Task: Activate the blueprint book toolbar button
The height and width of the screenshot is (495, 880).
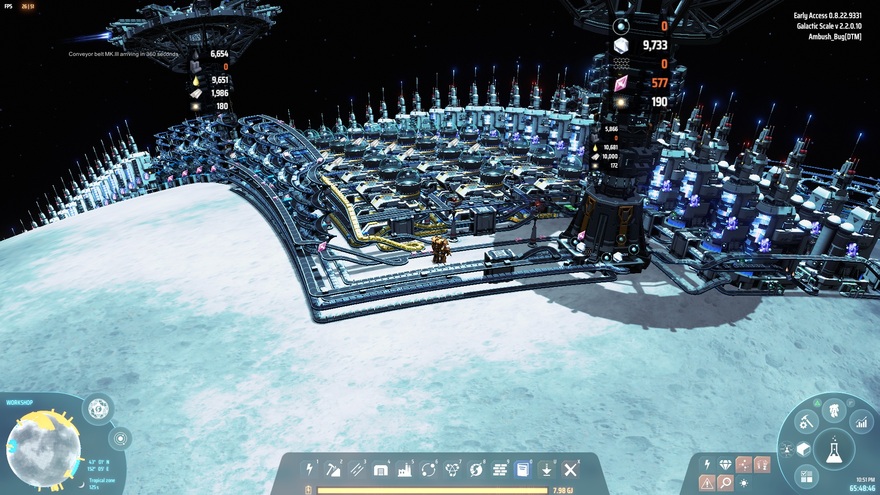Action: click(x=522, y=469)
